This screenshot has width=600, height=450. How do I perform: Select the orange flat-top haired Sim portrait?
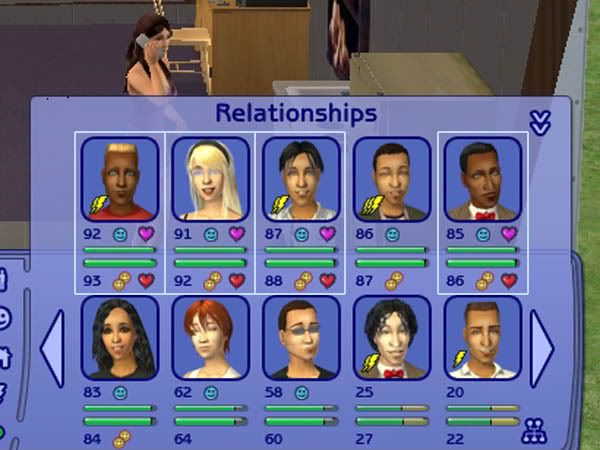point(120,179)
